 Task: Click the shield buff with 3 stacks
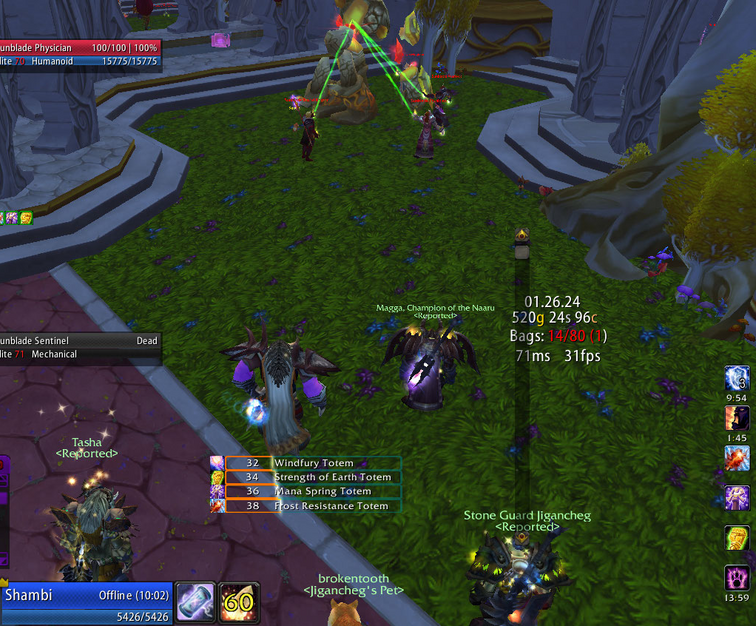tap(738, 379)
